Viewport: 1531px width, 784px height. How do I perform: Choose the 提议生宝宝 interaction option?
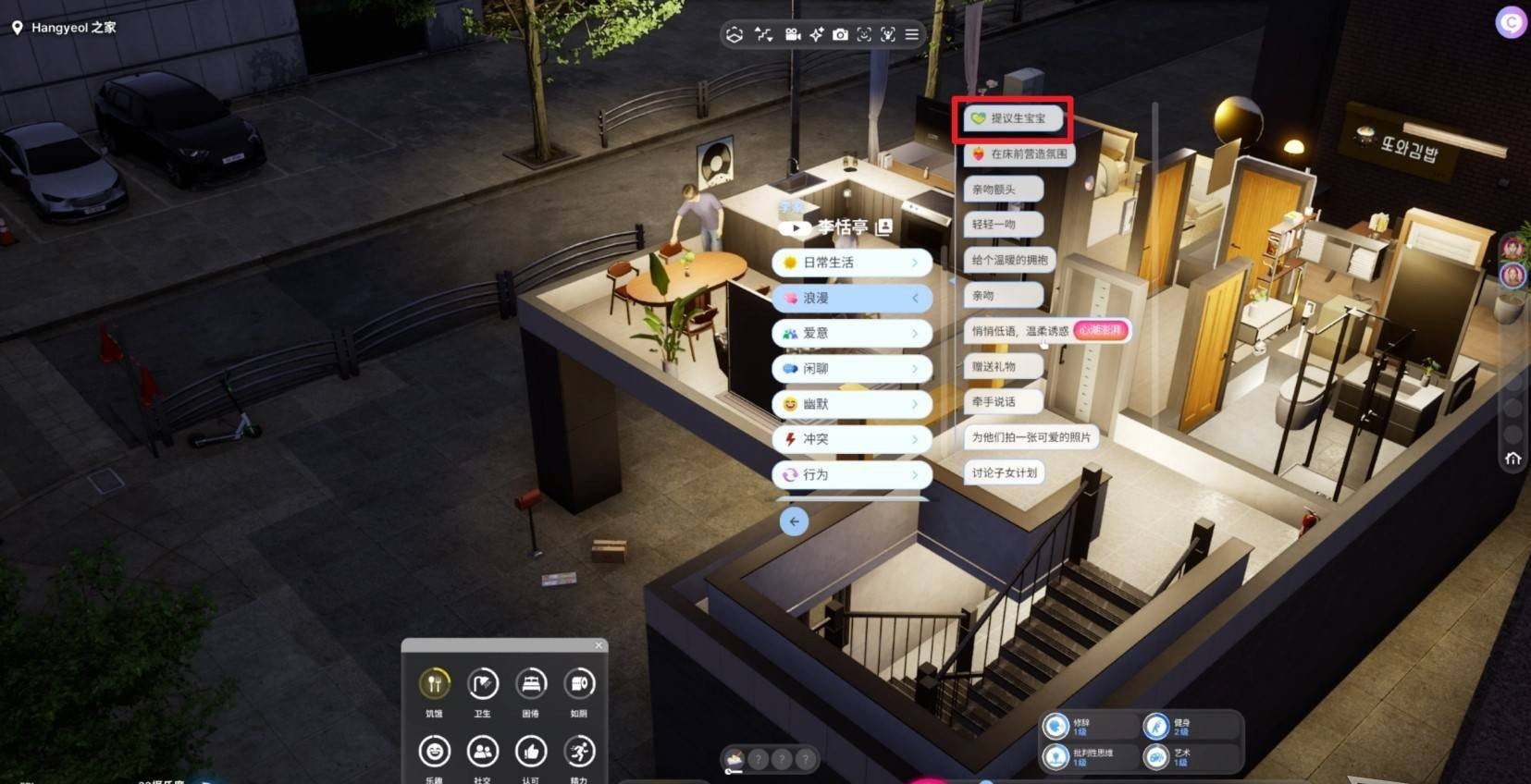pyautogui.click(x=1013, y=118)
